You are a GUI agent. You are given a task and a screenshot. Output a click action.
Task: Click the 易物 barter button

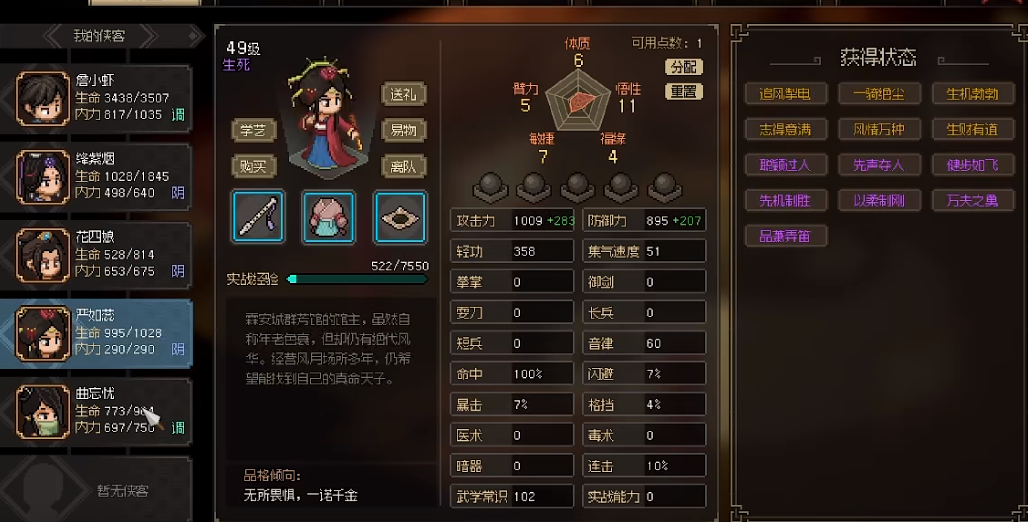[404, 130]
